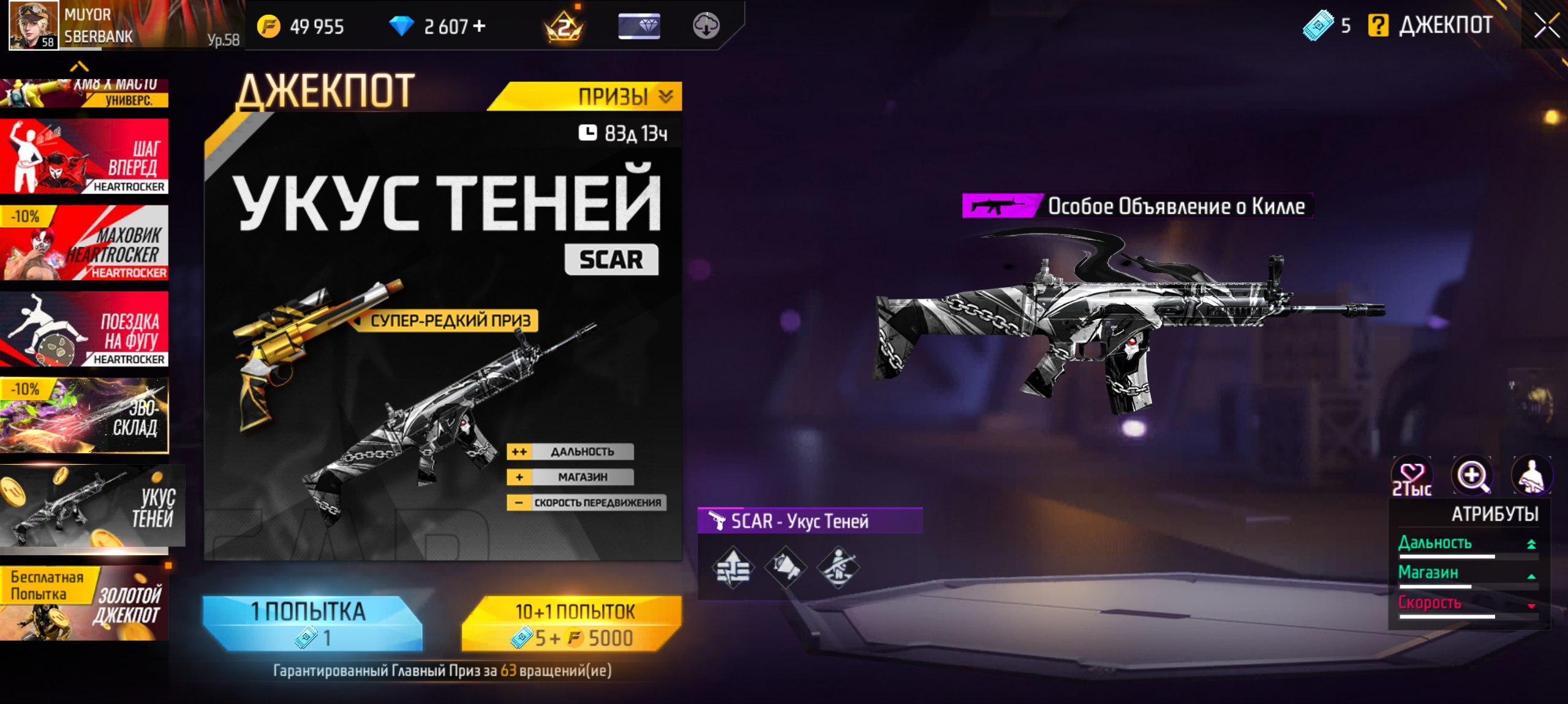Open the ЗОЛОТОЙ ДЖЕКПОТ free attempt tab
Viewport: 1568px width, 704px height.
[x=85, y=604]
